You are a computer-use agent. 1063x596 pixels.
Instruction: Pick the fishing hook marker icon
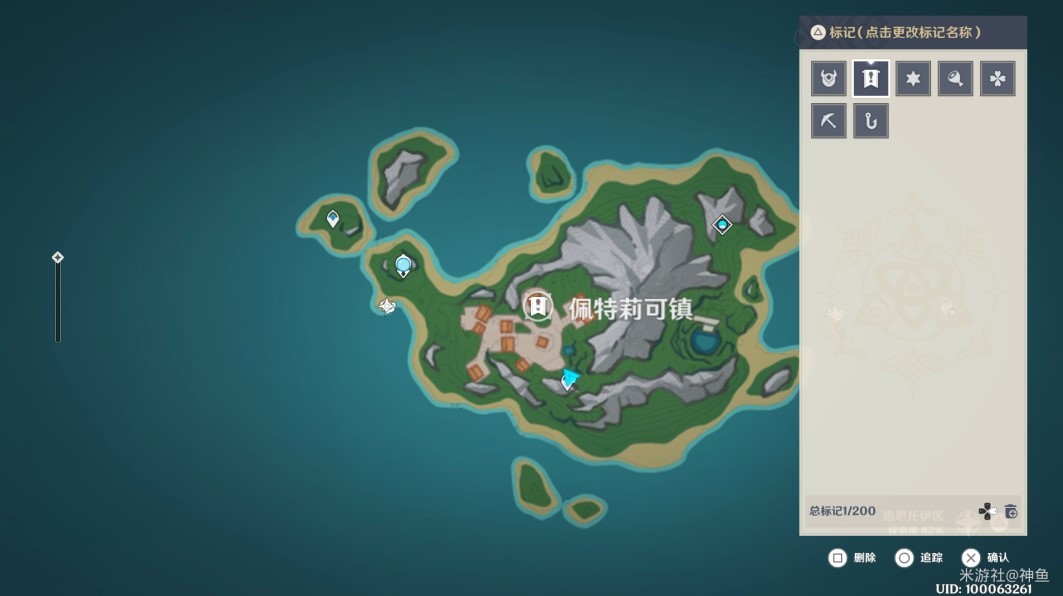tap(871, 121)
